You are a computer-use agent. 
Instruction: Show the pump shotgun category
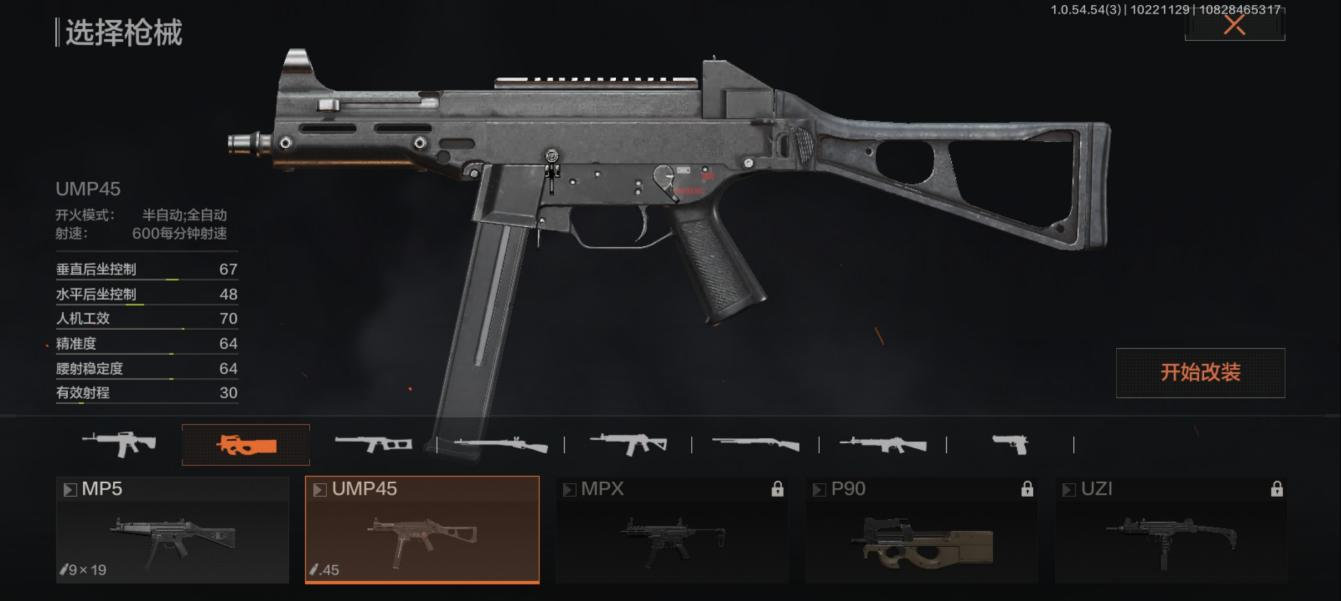pos(755,444)
